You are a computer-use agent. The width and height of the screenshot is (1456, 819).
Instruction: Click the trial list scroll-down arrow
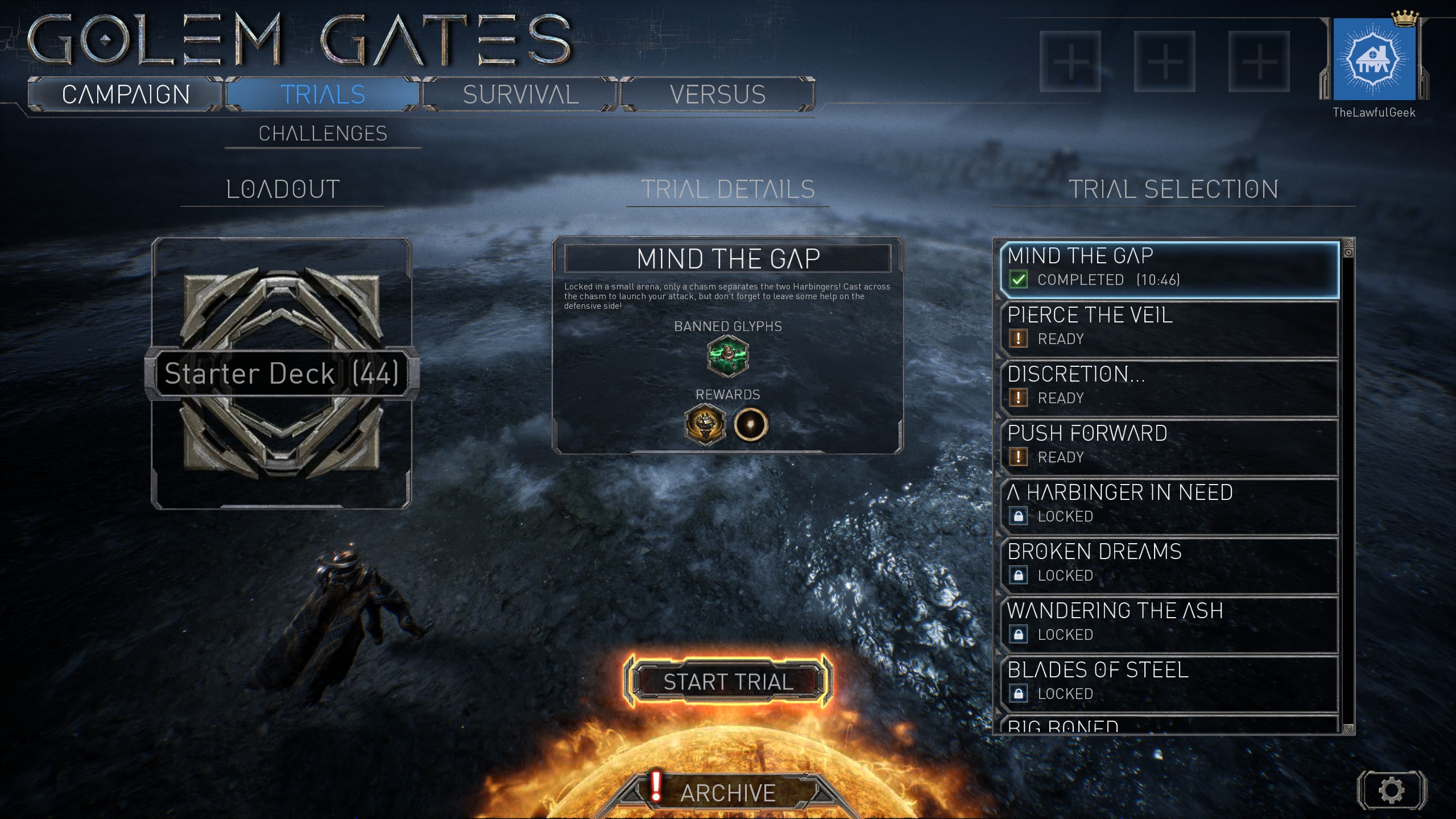(x=1348, y=728)
